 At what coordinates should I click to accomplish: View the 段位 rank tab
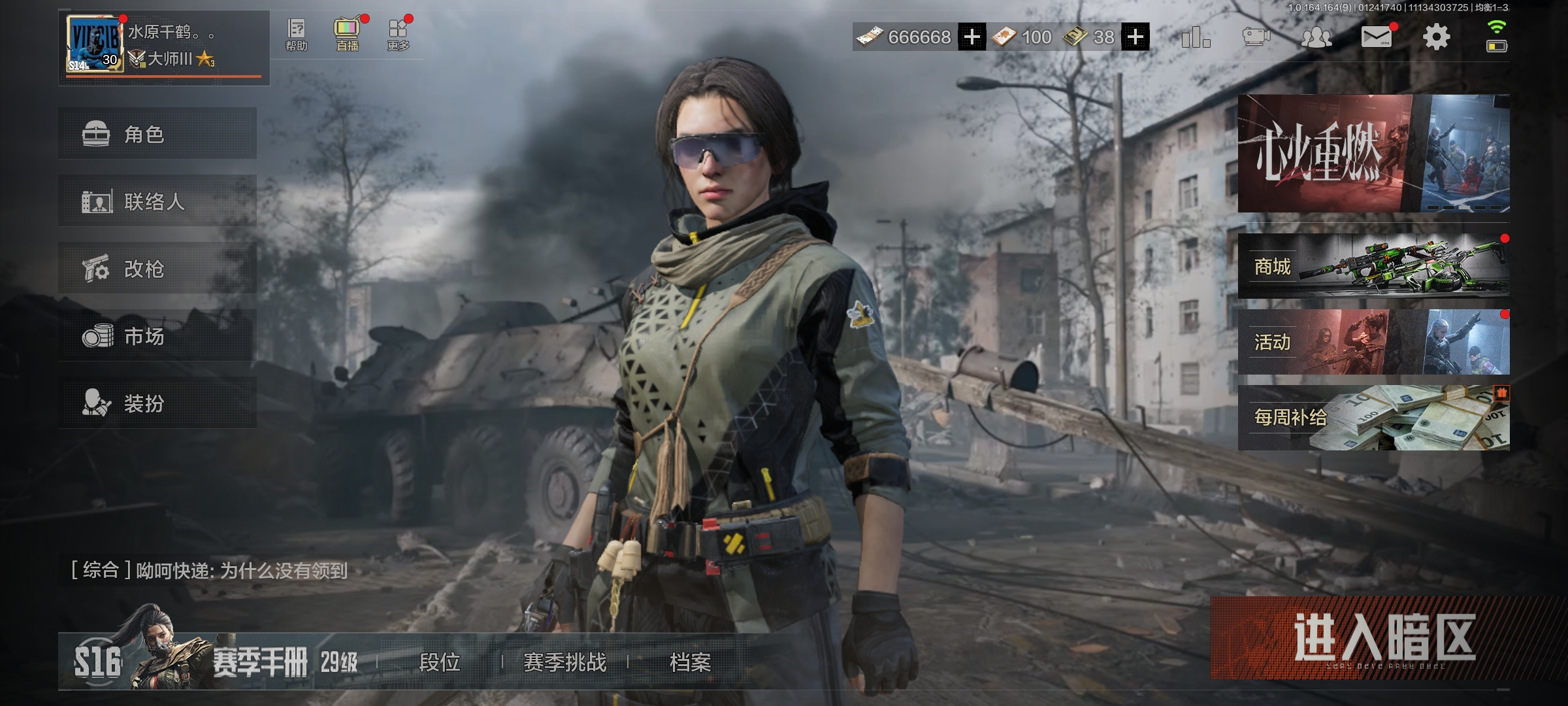click(439, 662)
